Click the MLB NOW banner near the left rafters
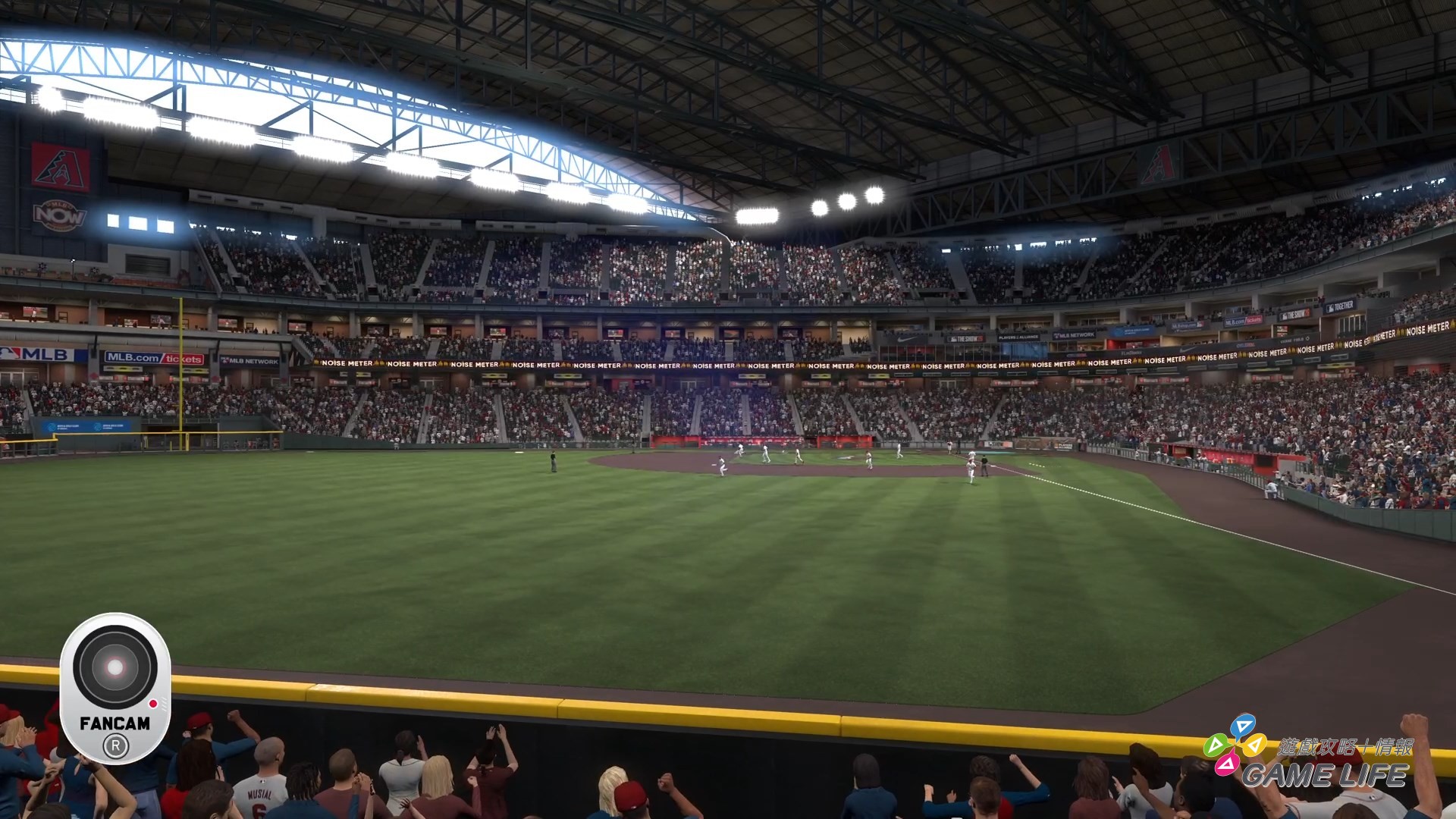1456x819 pixels. [x=58, y=215]
